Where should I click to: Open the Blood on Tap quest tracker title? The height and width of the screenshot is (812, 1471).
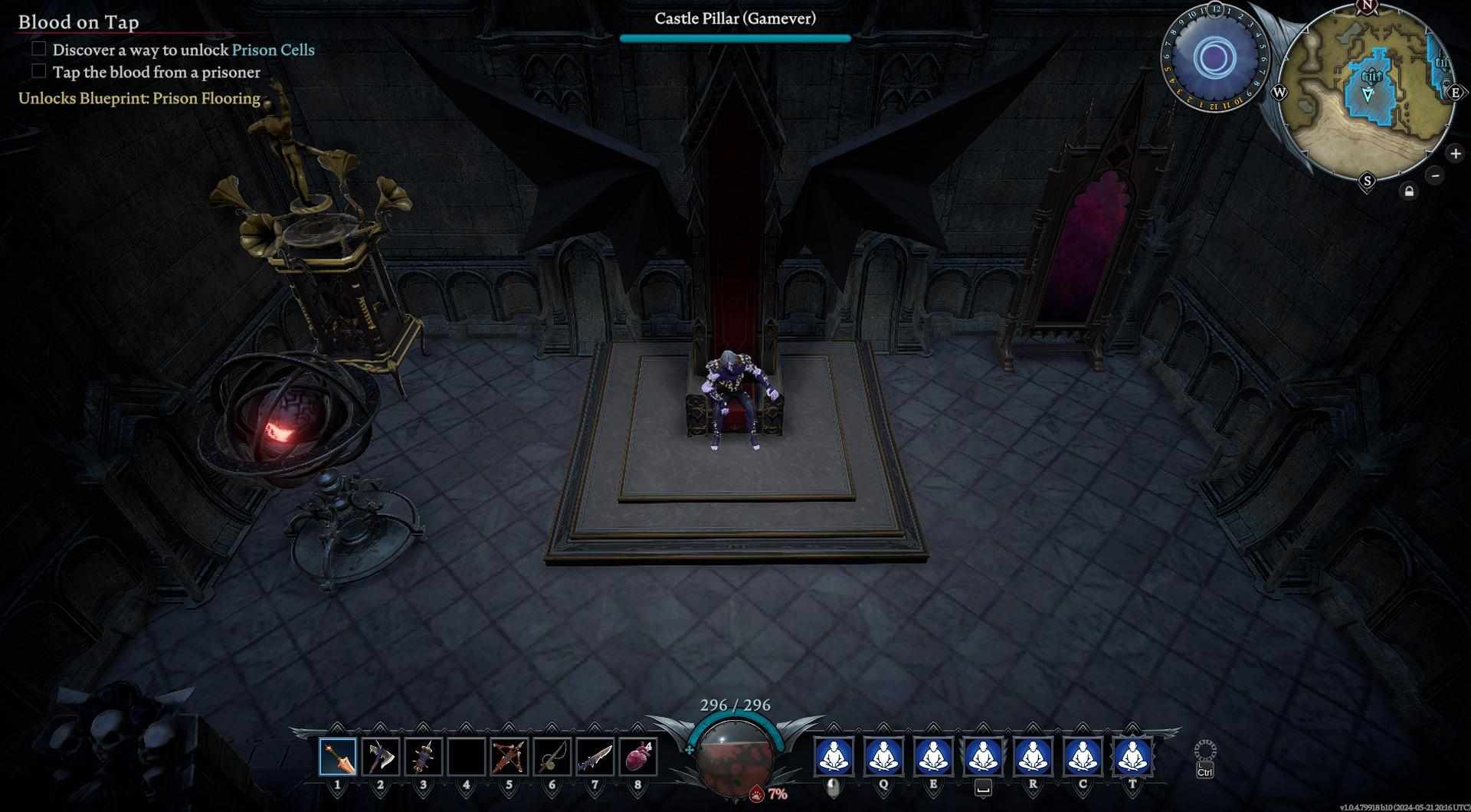tap(79, 22)
